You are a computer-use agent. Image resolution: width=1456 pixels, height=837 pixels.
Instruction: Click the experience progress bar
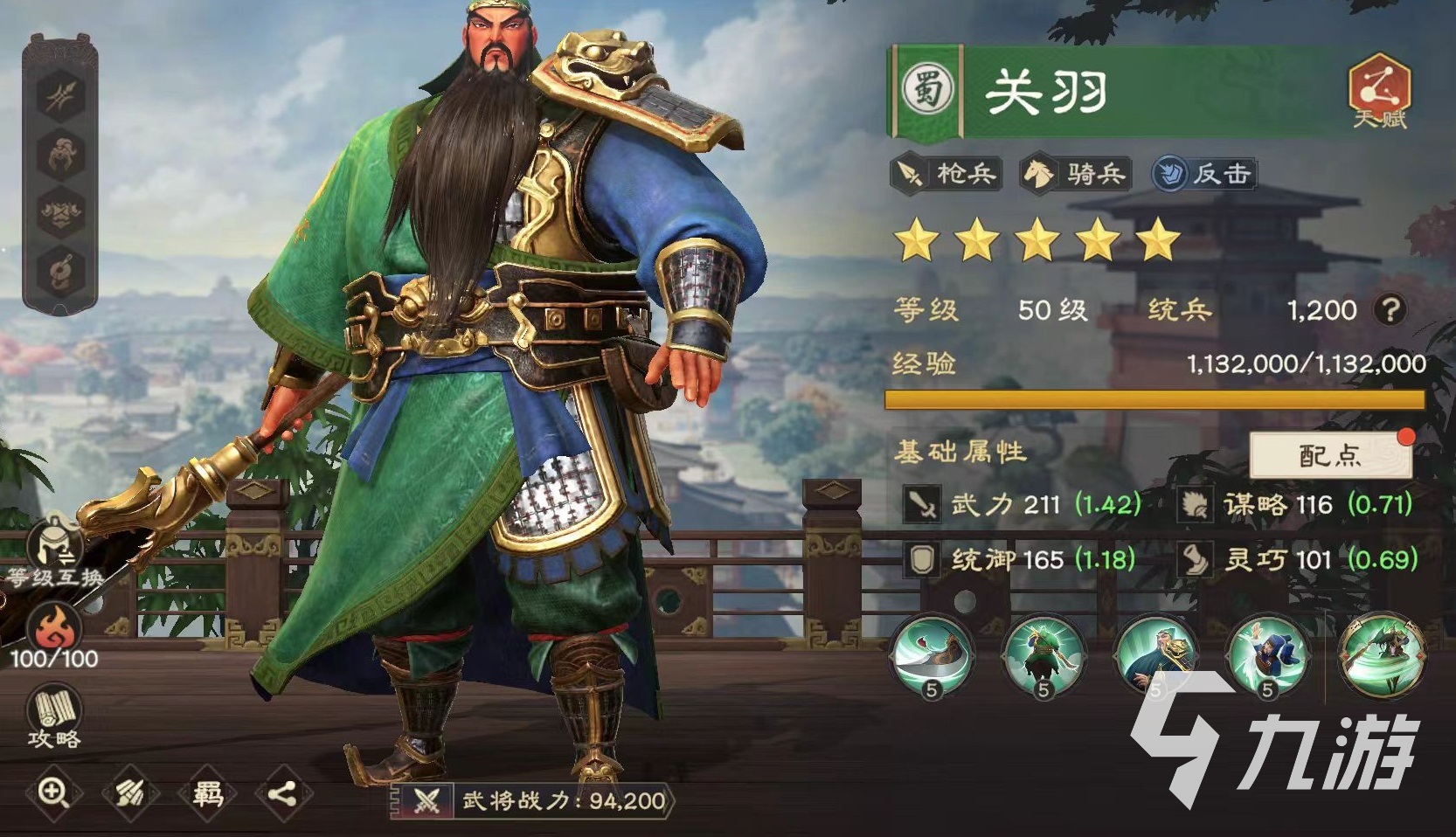(1154, 399)
